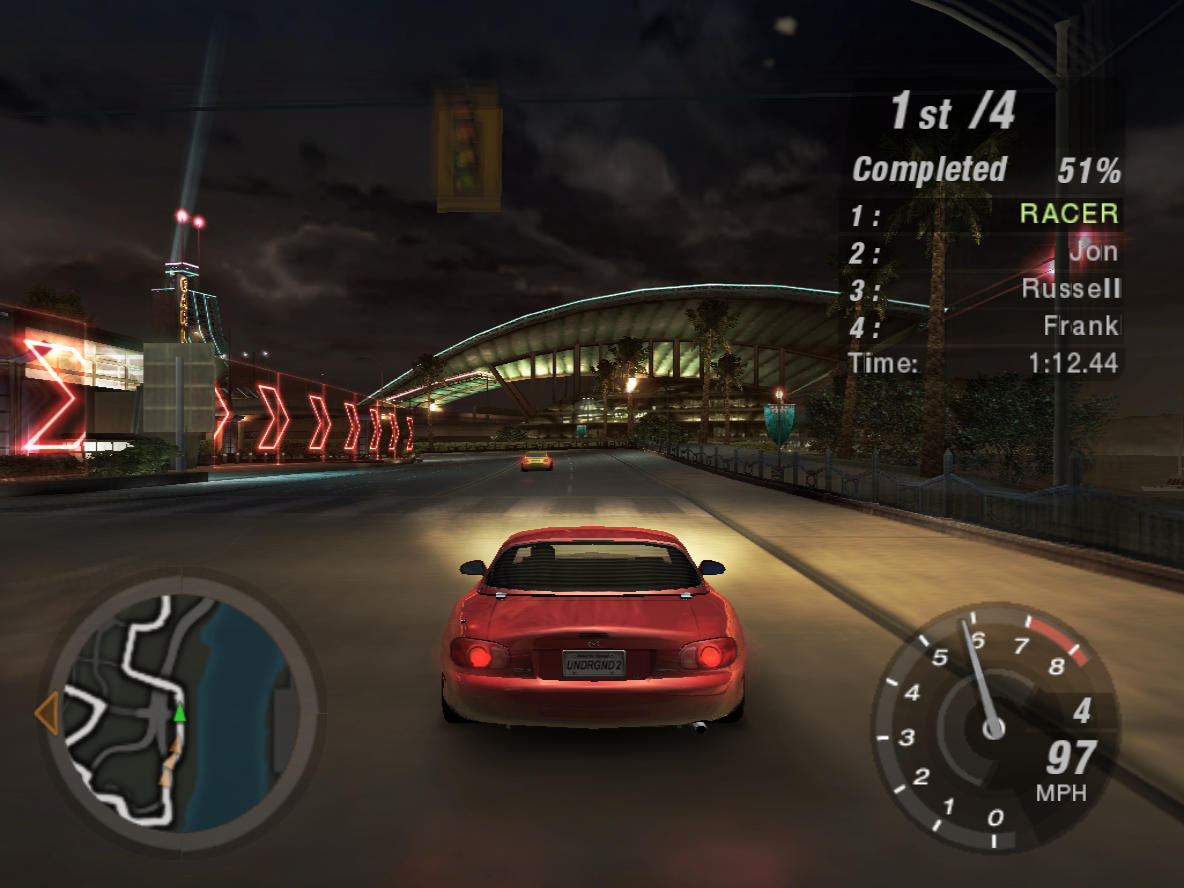
Task: Click the orange triangle on minimap's outer ring
Action: tap(46, 714)
